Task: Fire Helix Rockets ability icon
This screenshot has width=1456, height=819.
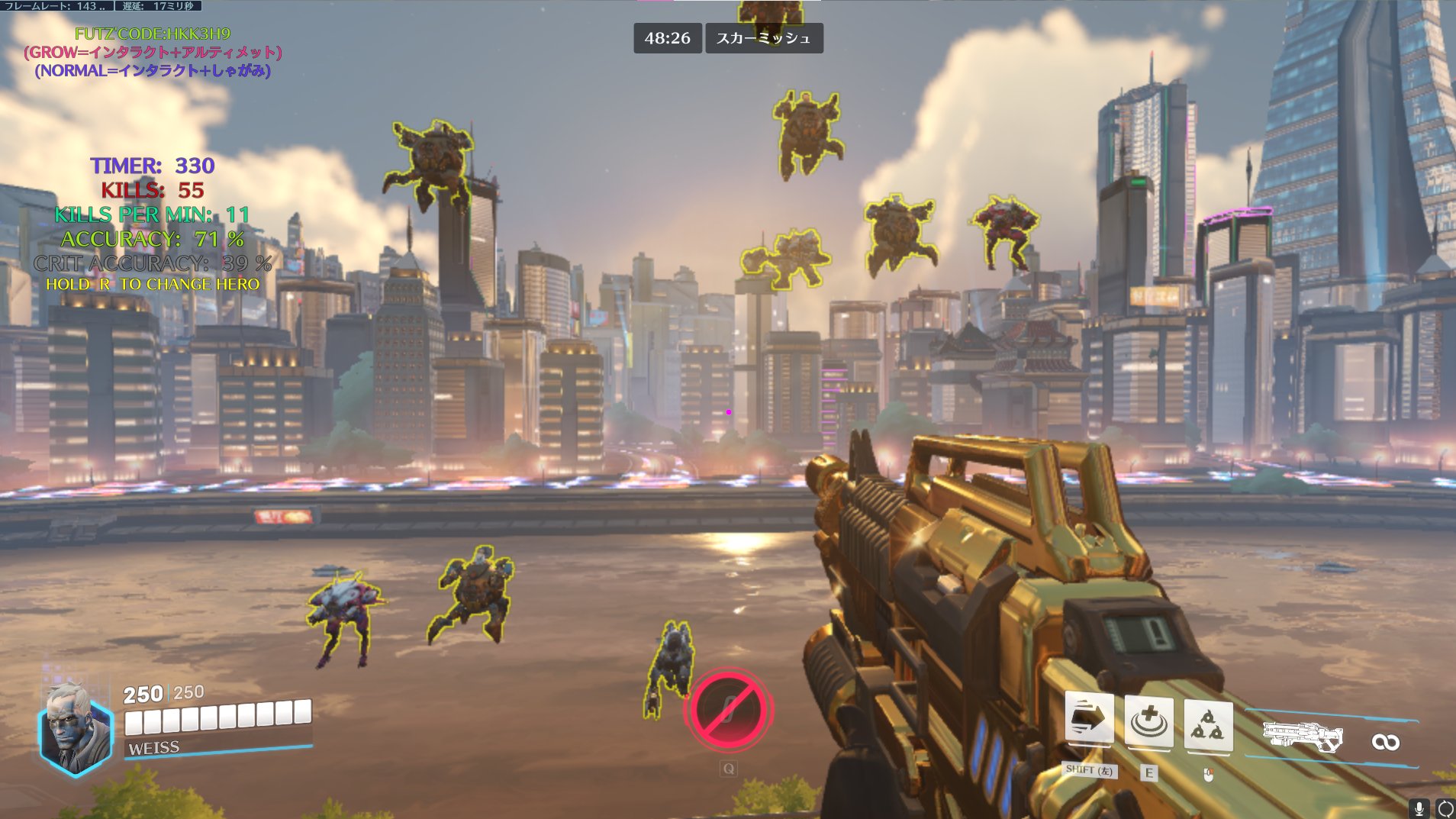Action: 1208,724
